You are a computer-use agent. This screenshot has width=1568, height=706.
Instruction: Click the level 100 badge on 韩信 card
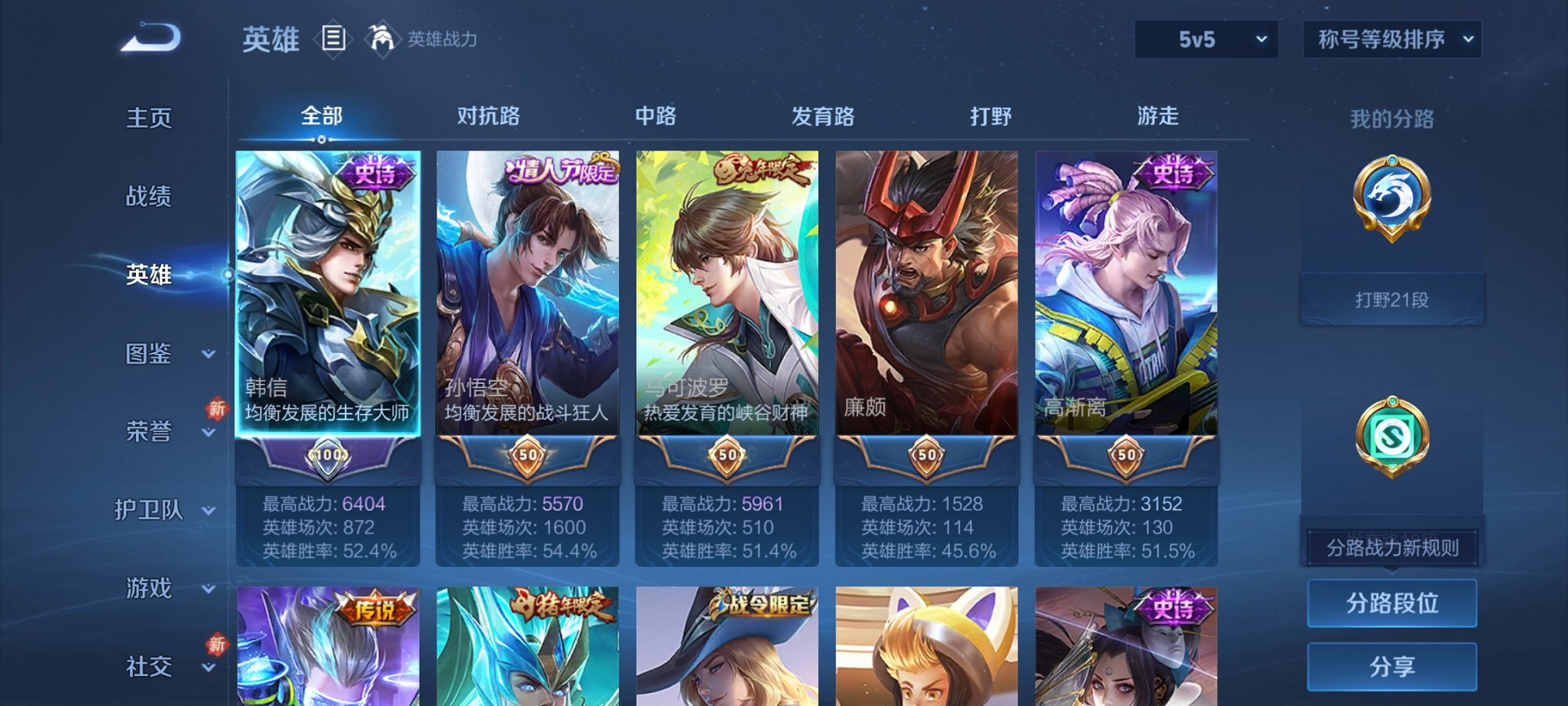point(329,454)
